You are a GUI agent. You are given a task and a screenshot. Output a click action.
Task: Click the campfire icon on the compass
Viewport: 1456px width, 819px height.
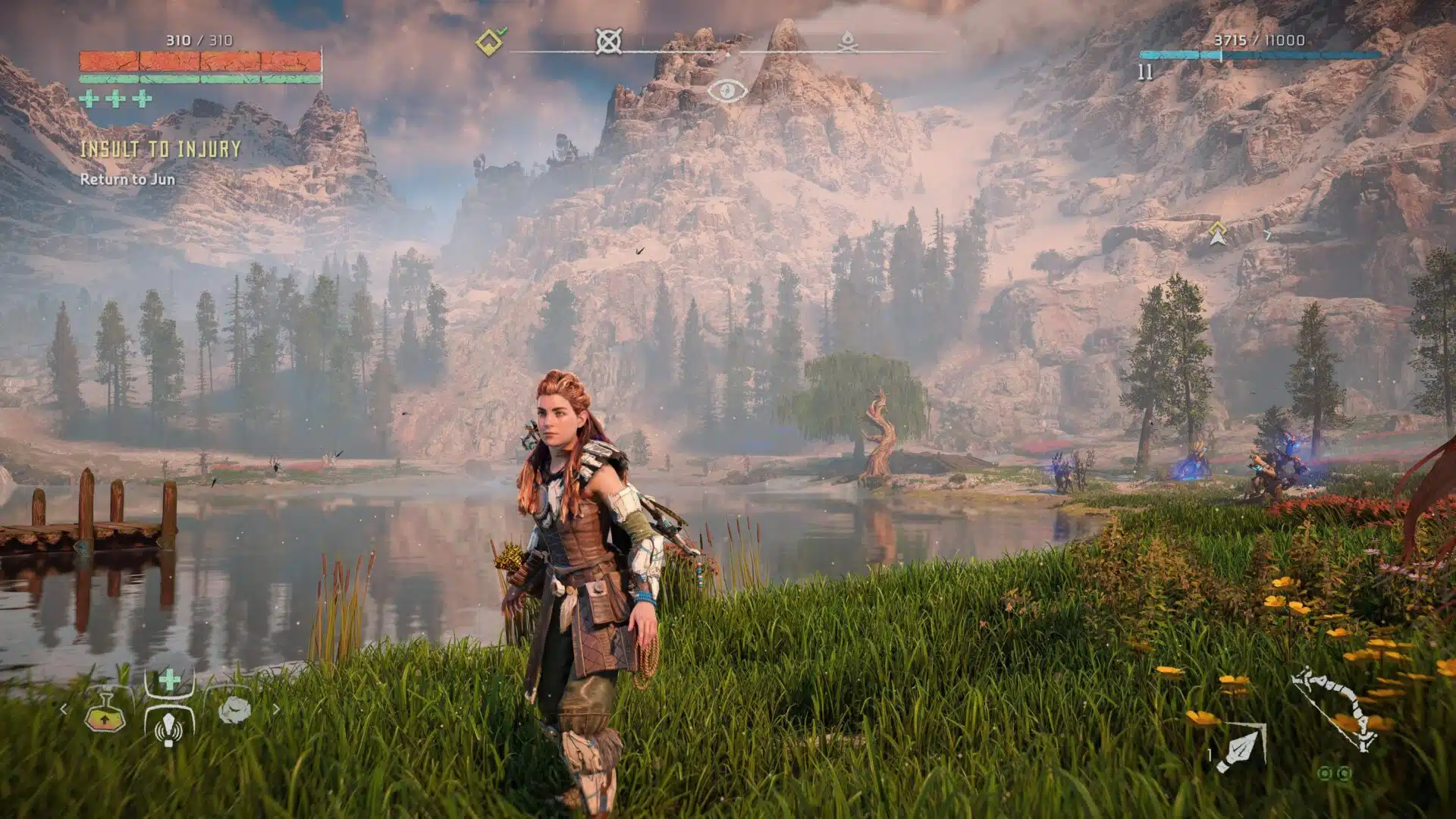[848, 42]
